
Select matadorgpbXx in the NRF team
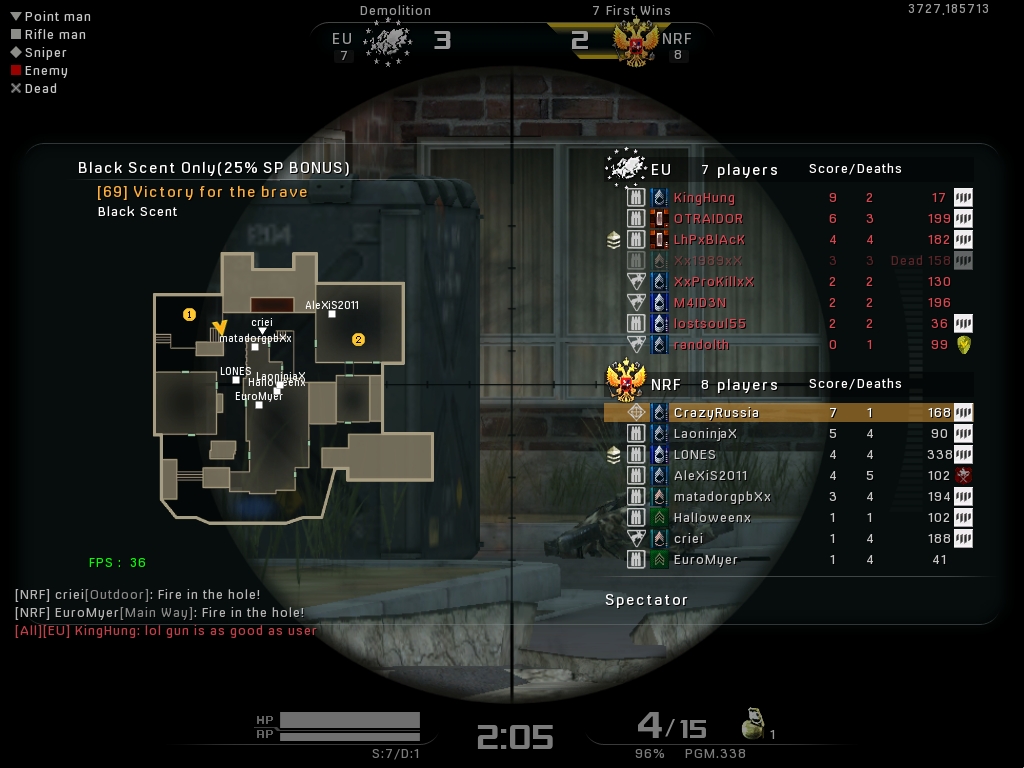point(722,497)
